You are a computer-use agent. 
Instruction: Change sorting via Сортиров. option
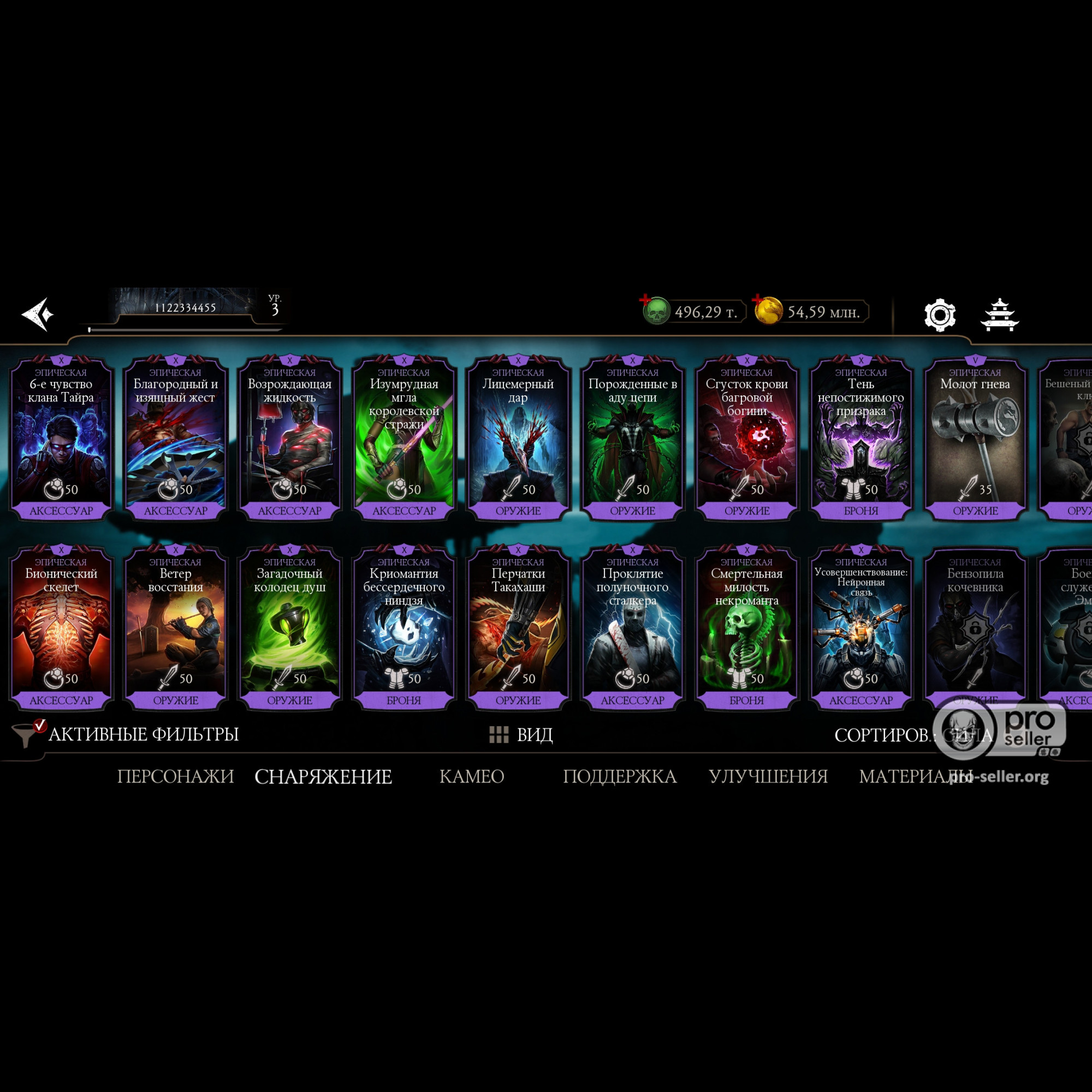pos(912,735)
